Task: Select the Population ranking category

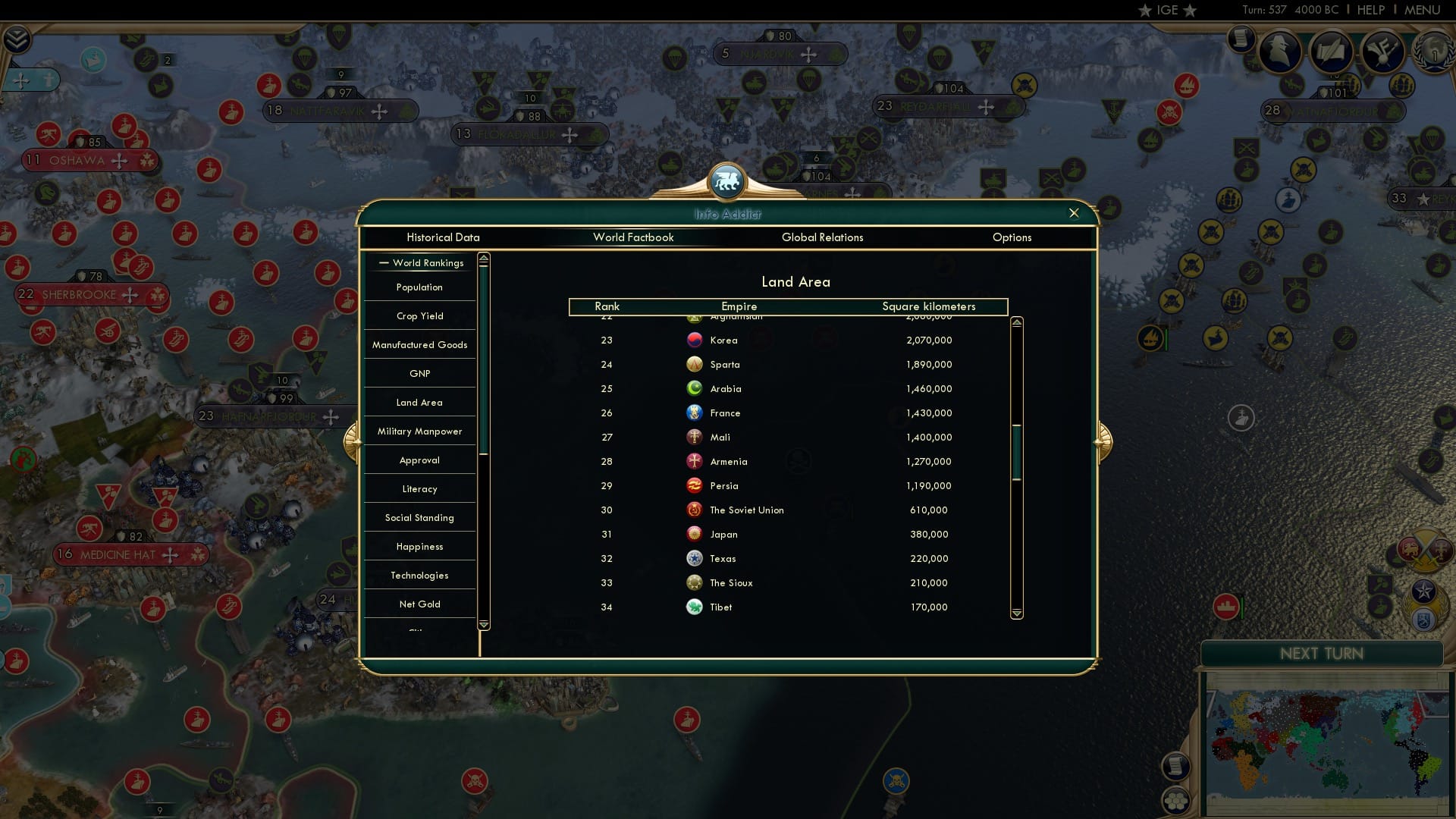Action: [418, 287]
